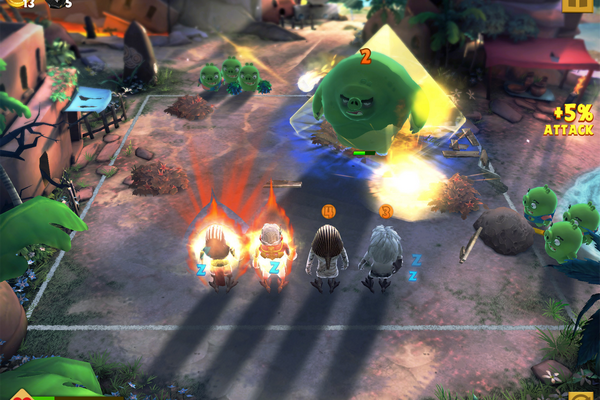Pause the battle with the yellow pause button
Screen dimensions: 600x400
click(577, 4)
